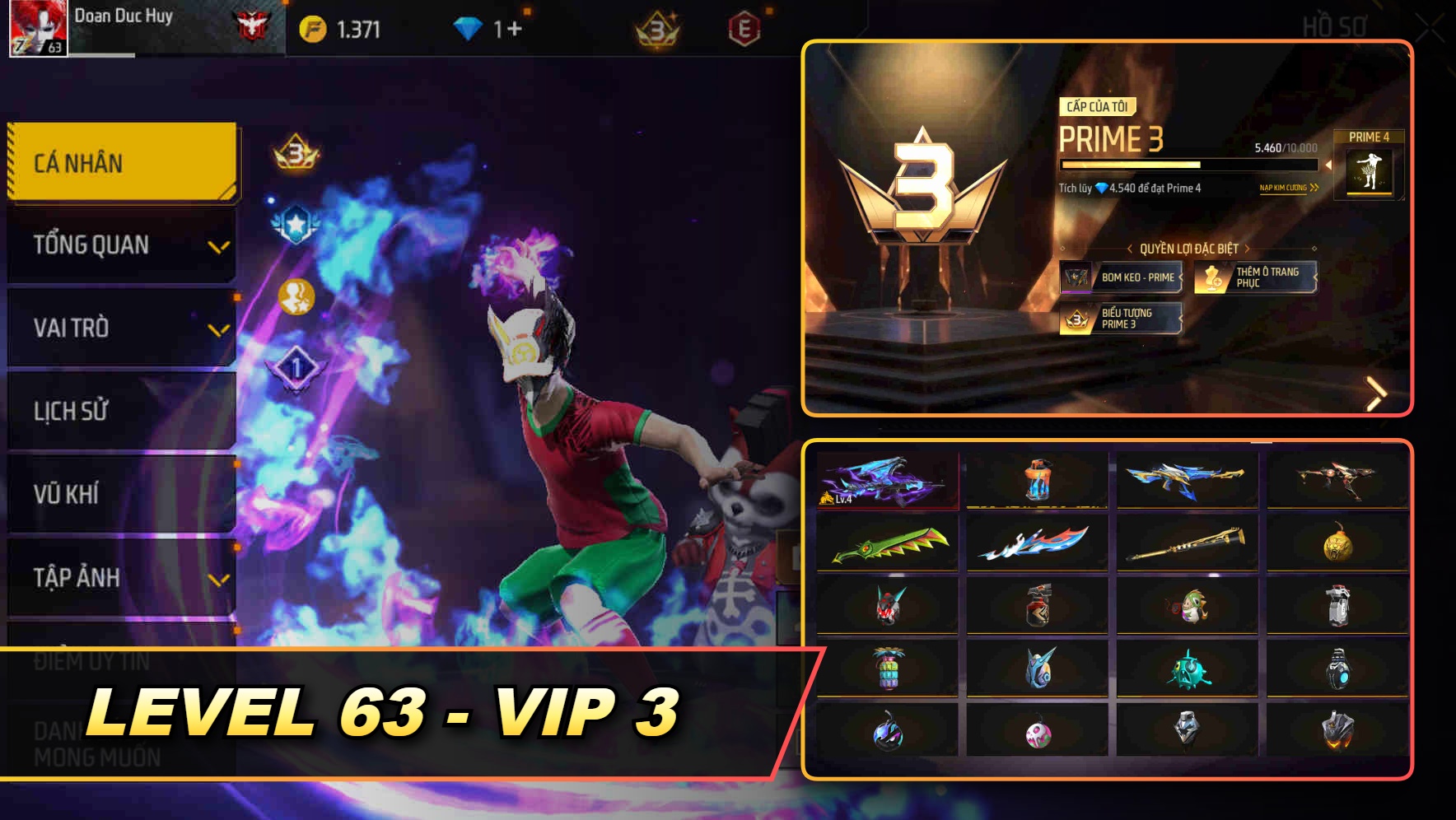
Task: Collapse the Tập Ảnh section chevron
Action: 218,579
